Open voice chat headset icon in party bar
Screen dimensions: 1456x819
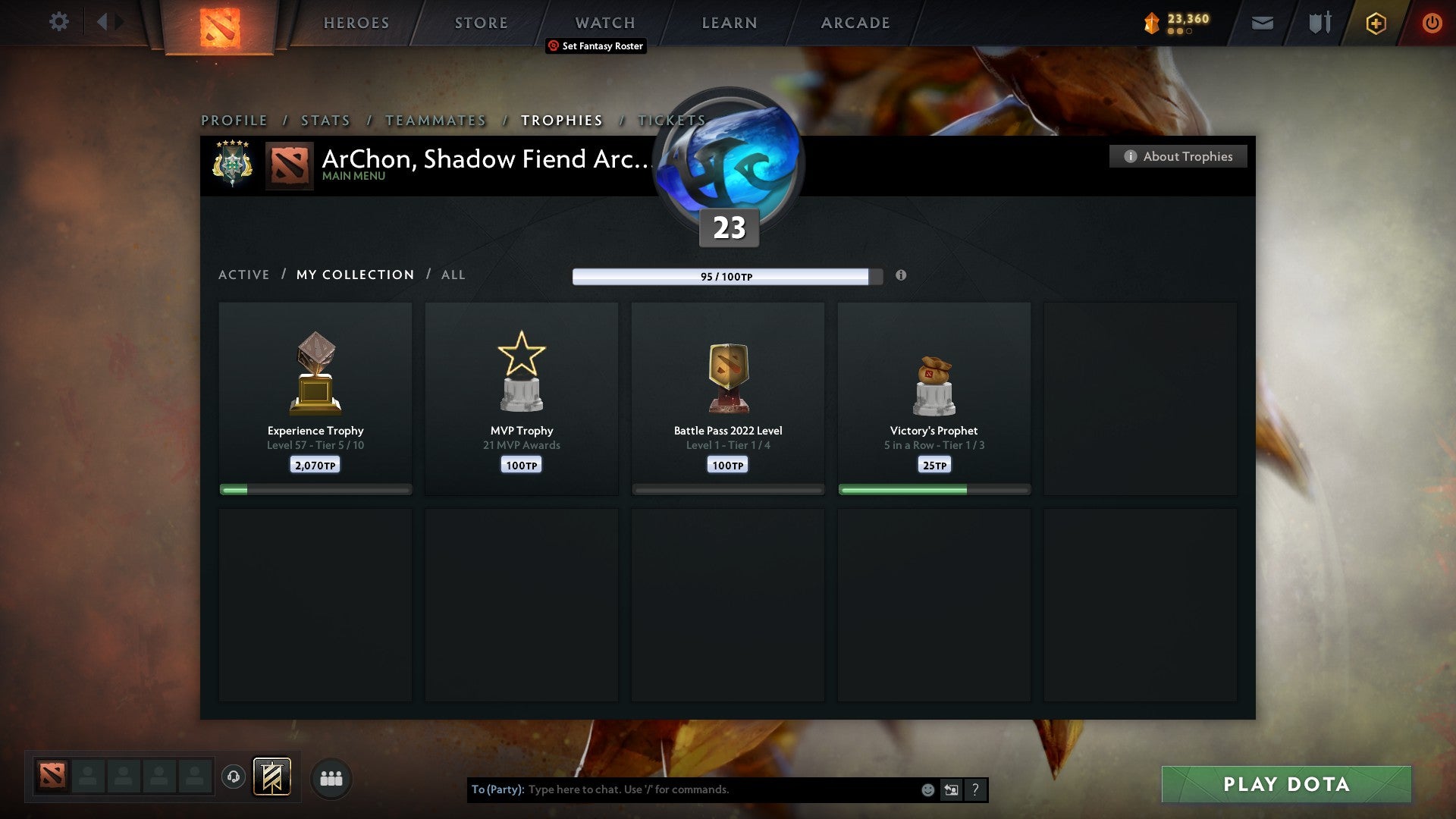click(x=234, y=777)
